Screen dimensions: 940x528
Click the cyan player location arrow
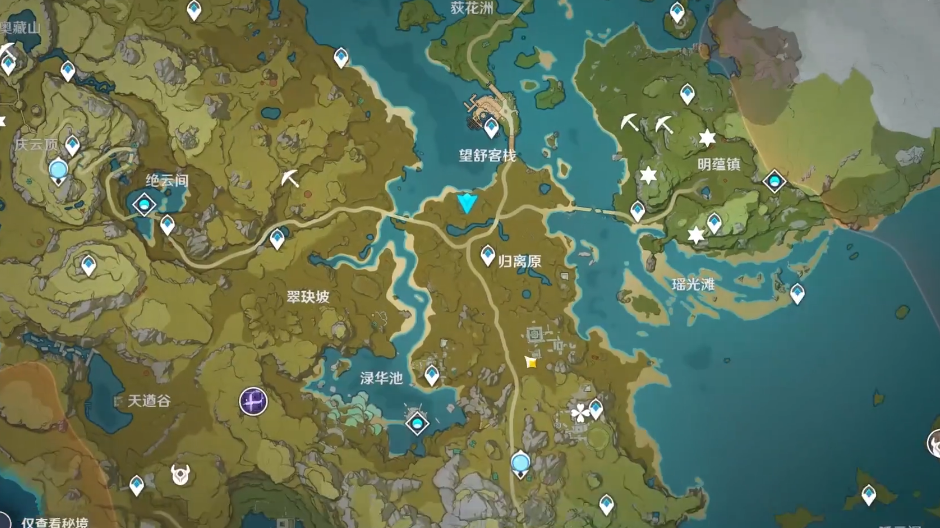tap(467, 204)
